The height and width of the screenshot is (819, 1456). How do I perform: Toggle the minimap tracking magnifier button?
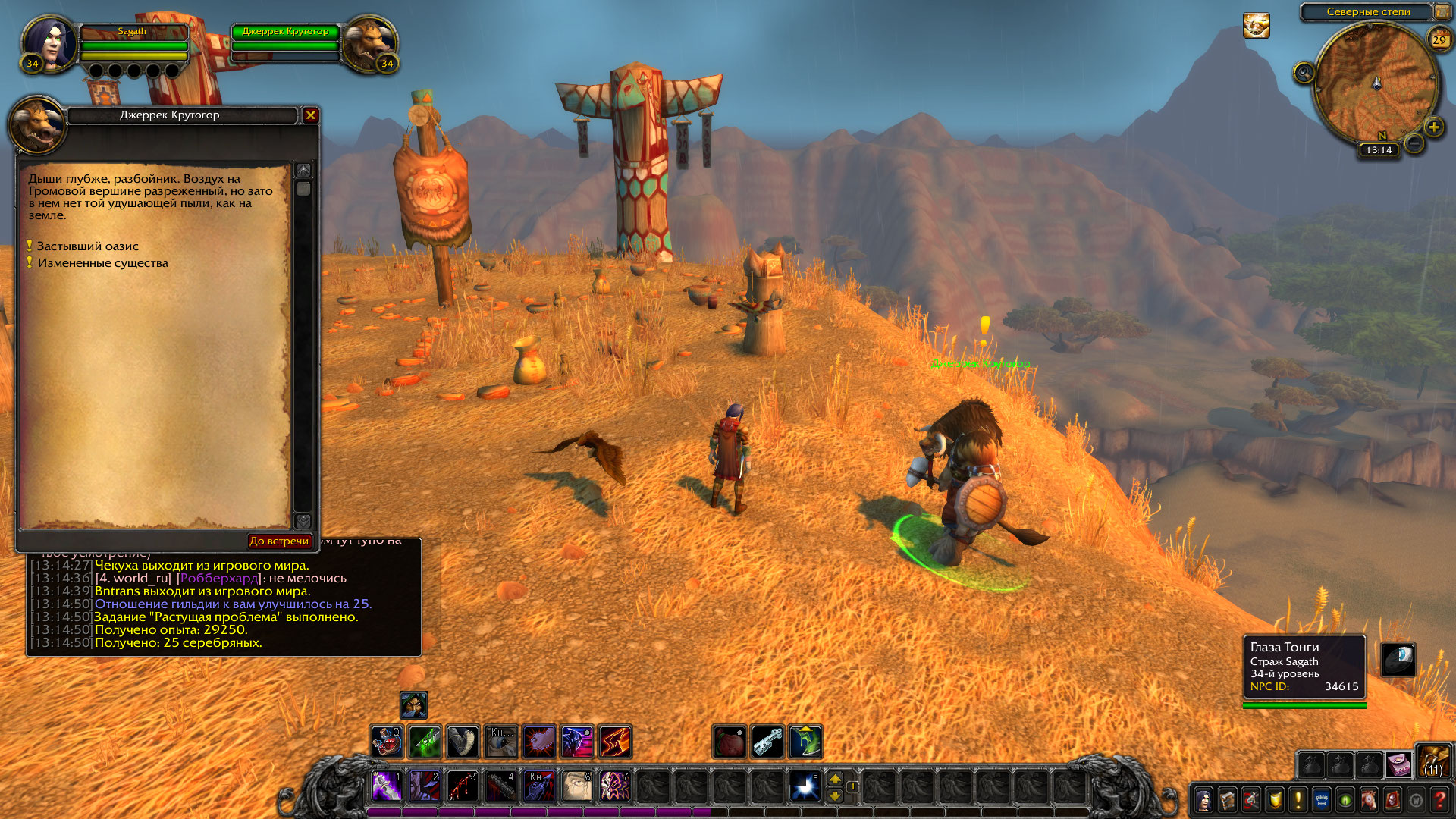coord(1304,73)
